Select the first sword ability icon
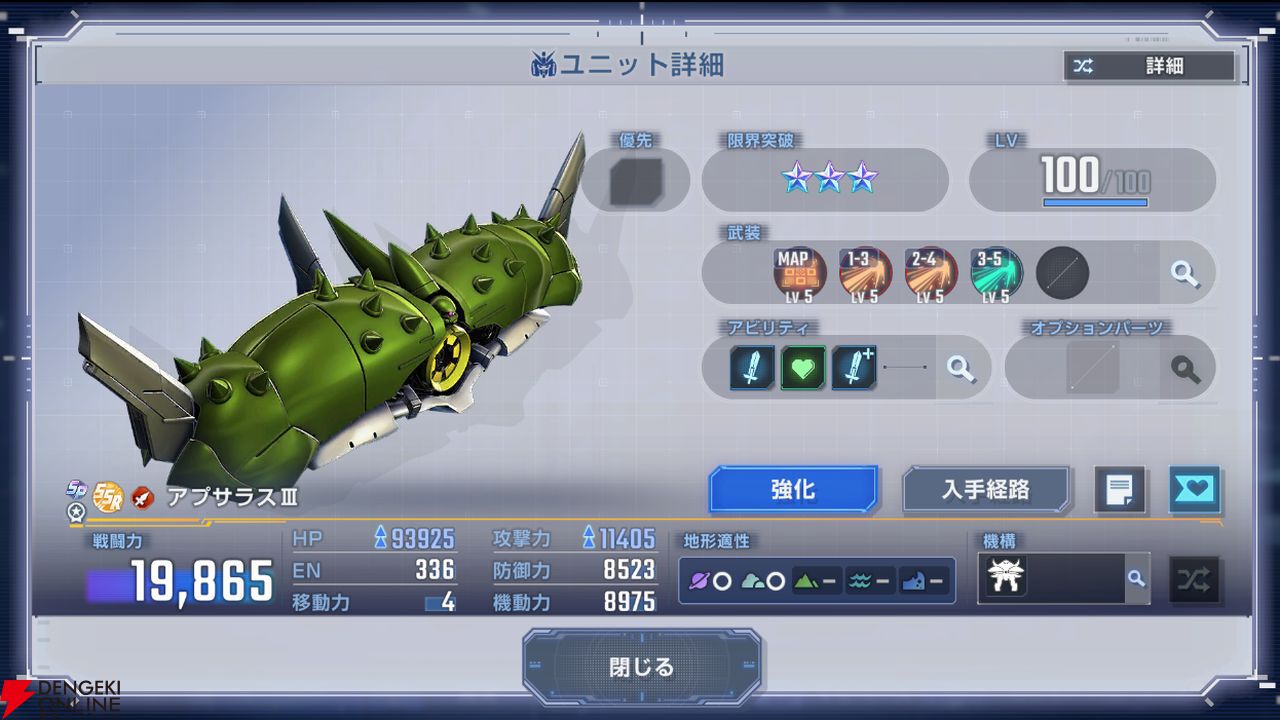1280x720 pixels. click(752, 368)
